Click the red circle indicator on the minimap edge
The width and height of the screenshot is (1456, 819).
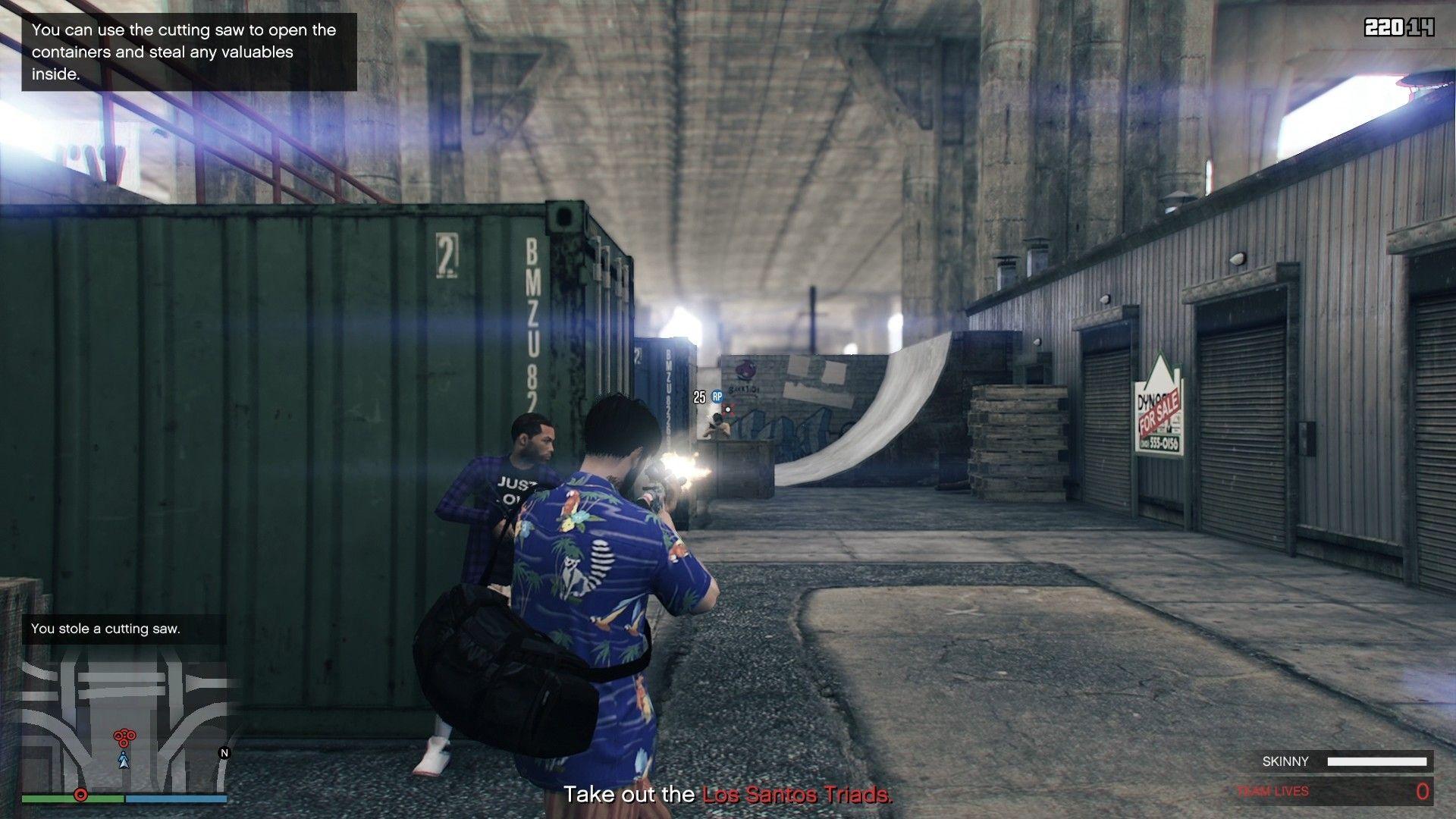point(81,795)
